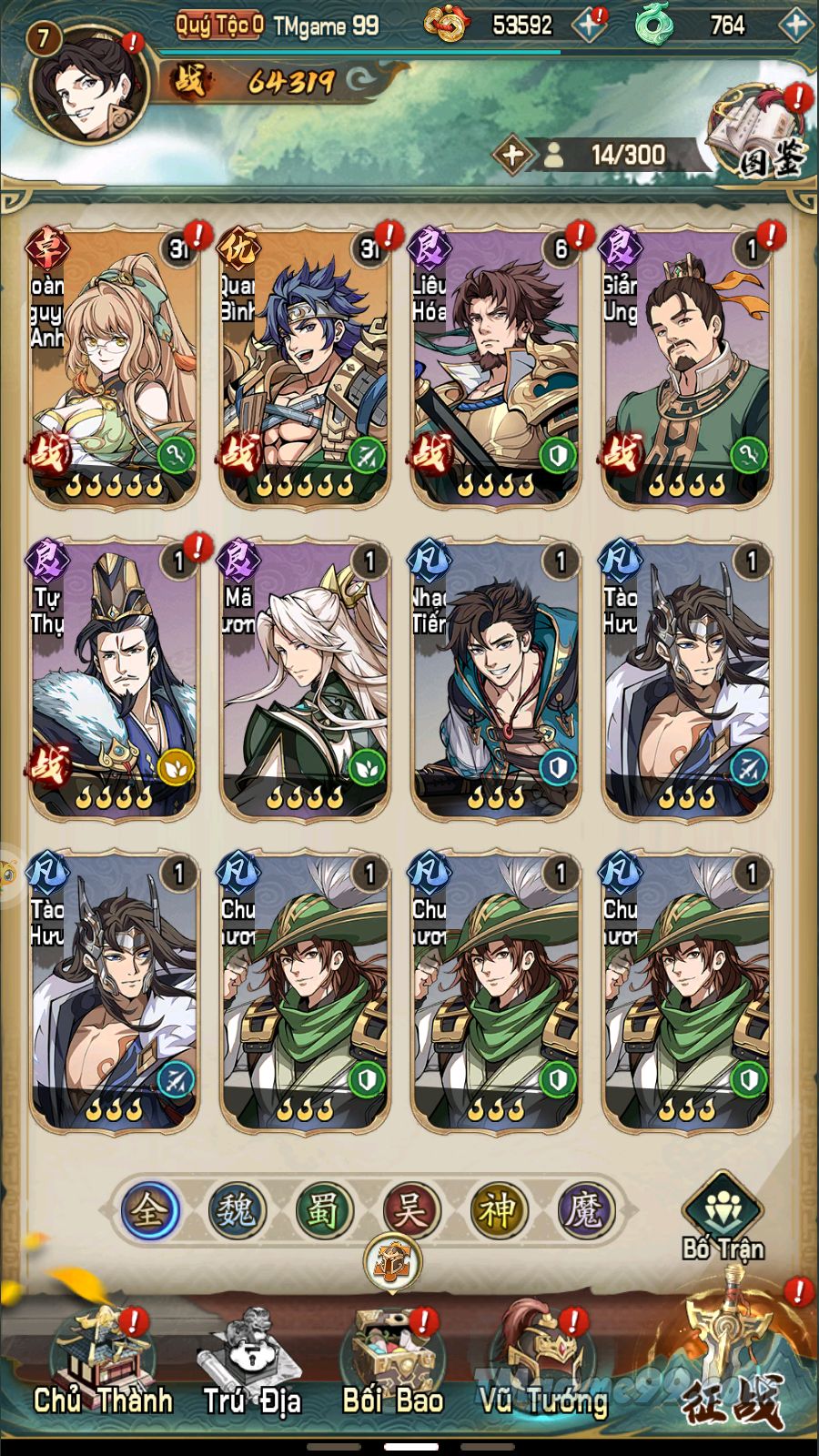Filter heroes by 神 god faction
The width and height of the screenshot is (819, 1456).
pos(497,1210)
